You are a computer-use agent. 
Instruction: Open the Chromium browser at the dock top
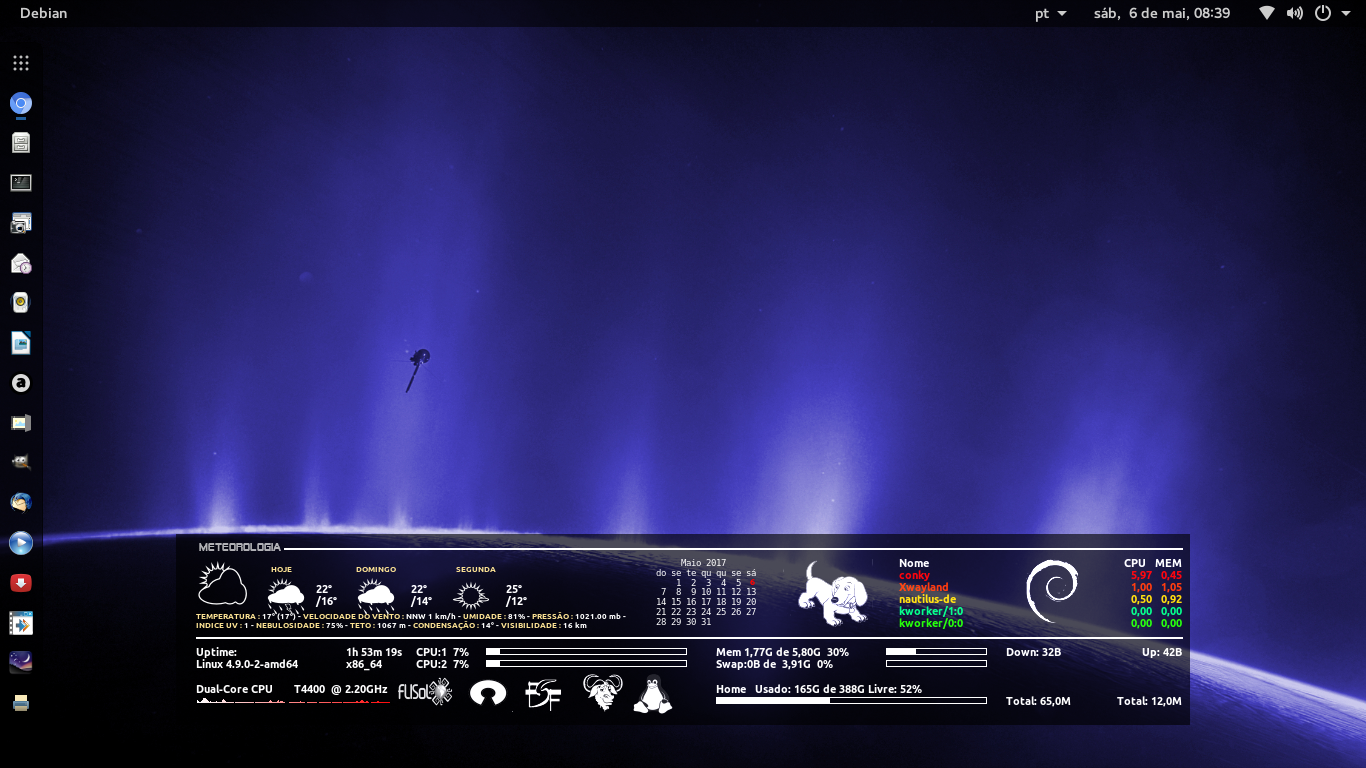(x=20, y=103)
